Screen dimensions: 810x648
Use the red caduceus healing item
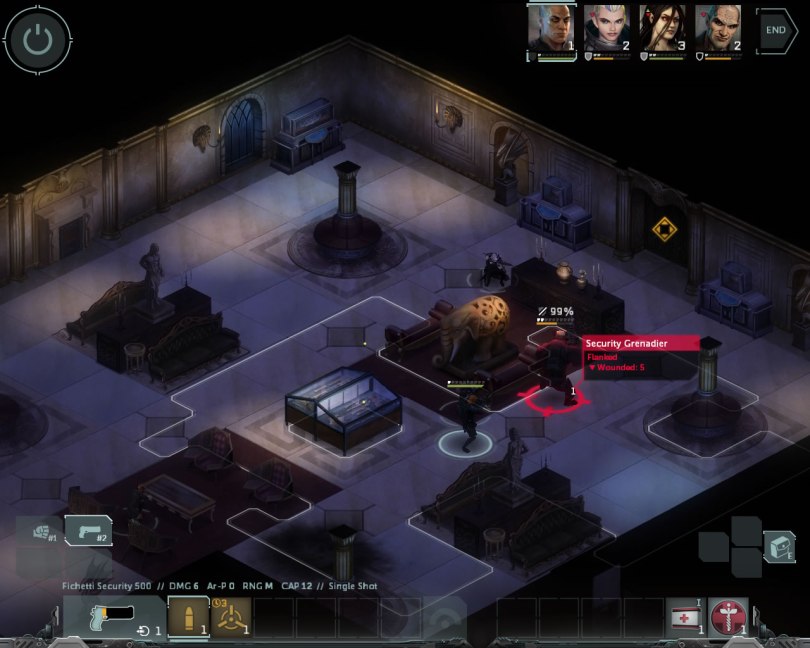tap(727, 616)
